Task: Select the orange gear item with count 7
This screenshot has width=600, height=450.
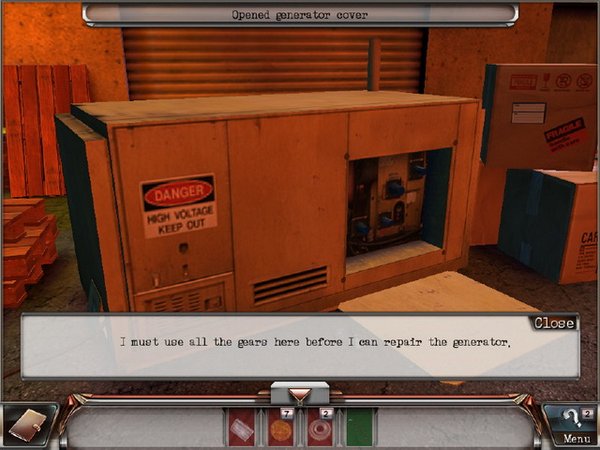Action: click(x=280, y=428)
